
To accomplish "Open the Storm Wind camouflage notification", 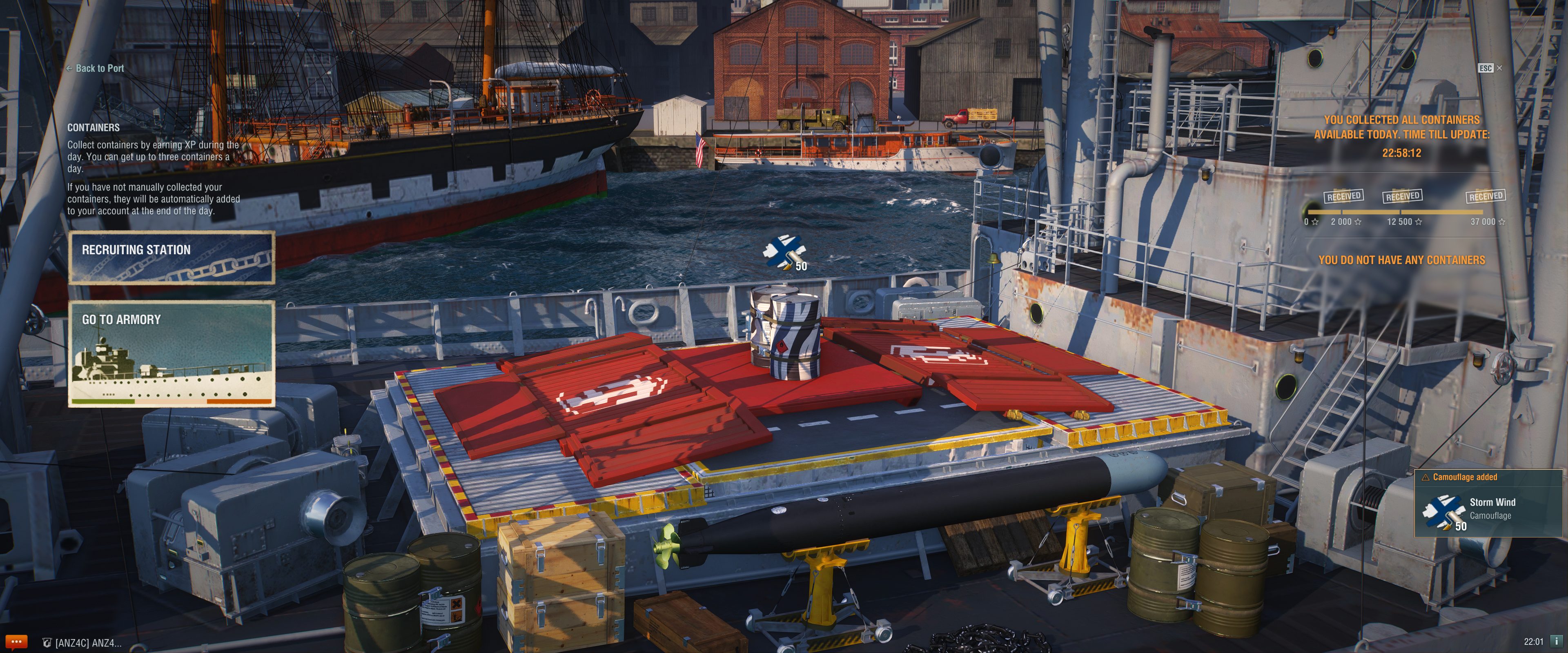I will [x=1488, y=503].
